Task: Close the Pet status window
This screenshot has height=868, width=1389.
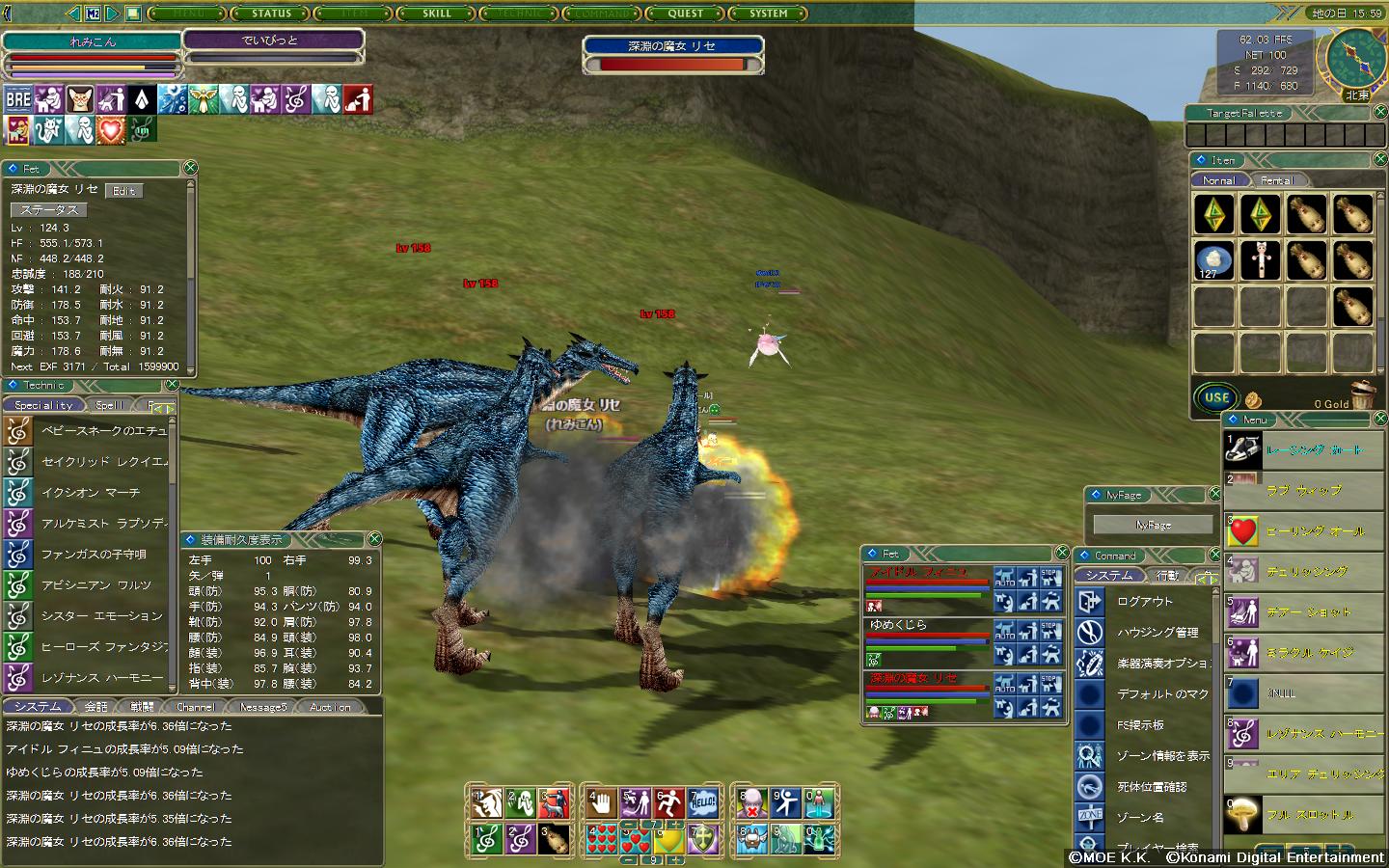Action: click(x=190, y=168)
